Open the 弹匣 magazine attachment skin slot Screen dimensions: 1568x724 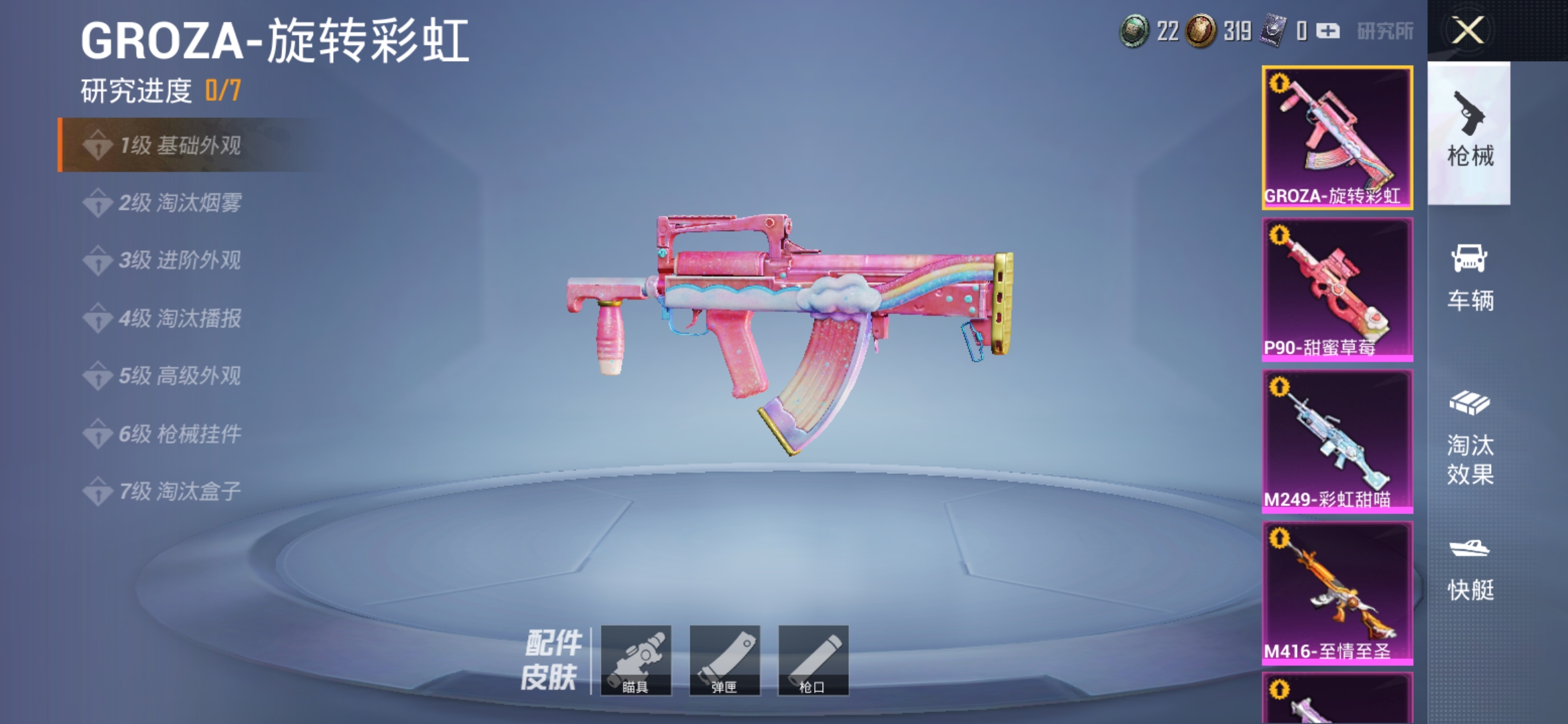(x=724, y=660)
